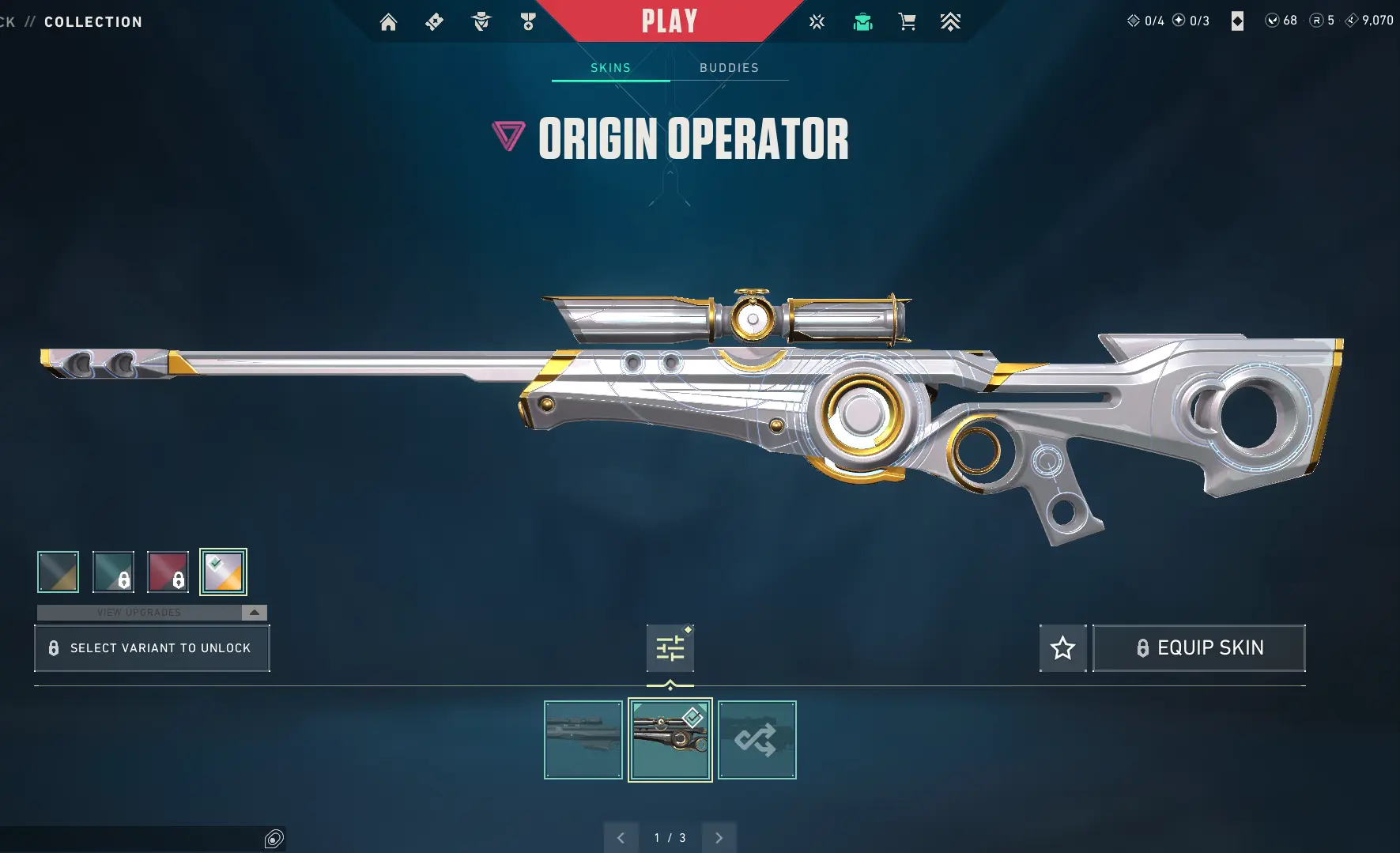Choose the dark gray and gold variant swatch
Screen dimensions: 1400x853
(58, 572)
